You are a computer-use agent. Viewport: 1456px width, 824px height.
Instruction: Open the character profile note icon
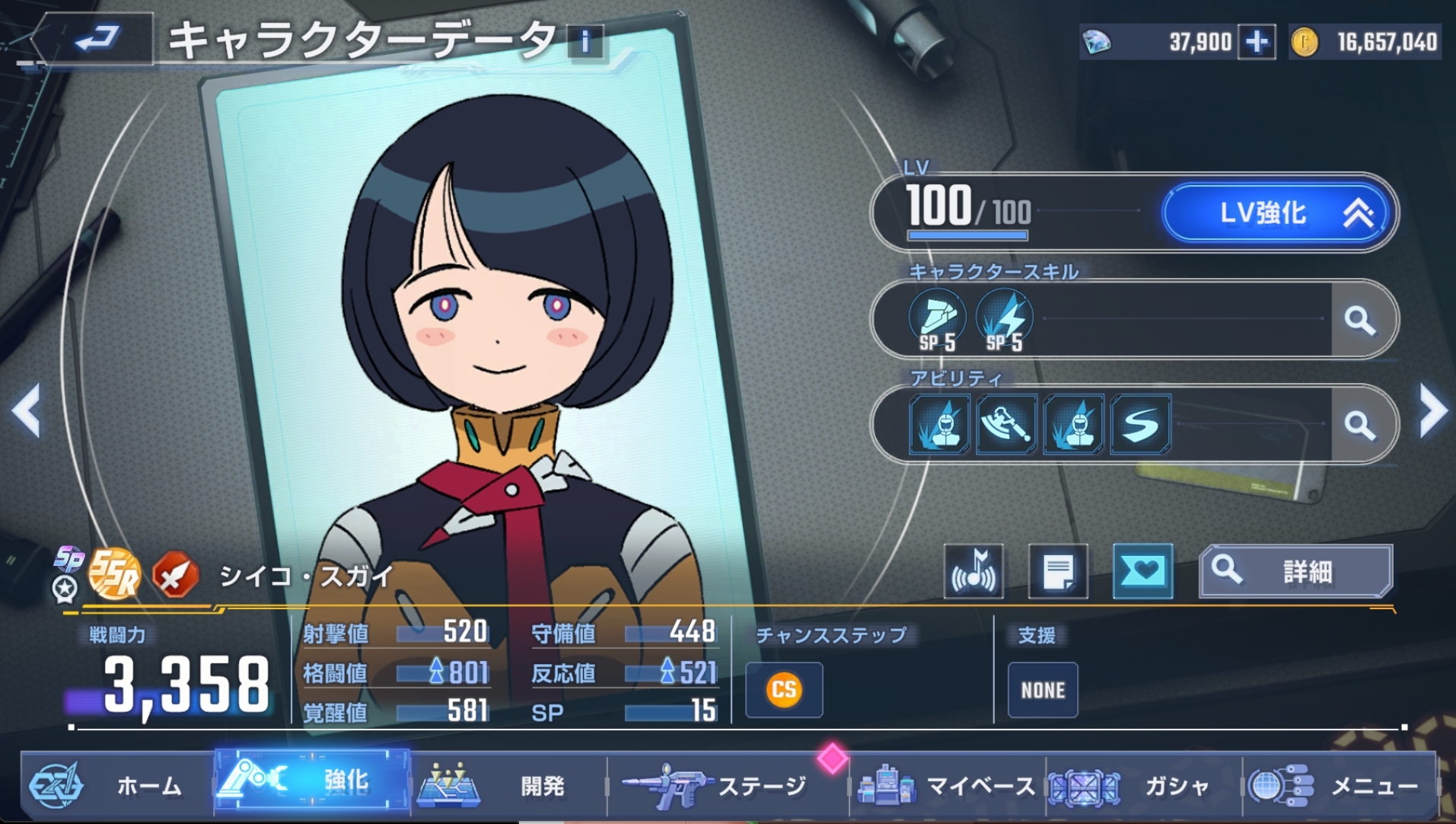tap(1058, 571)
